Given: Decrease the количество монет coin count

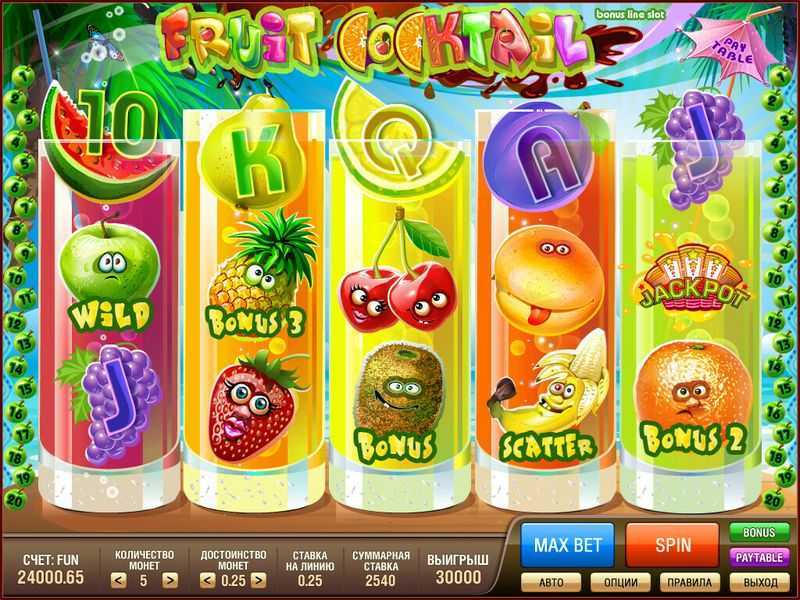Looking at the screenshot, I should [x=117, y=579].
